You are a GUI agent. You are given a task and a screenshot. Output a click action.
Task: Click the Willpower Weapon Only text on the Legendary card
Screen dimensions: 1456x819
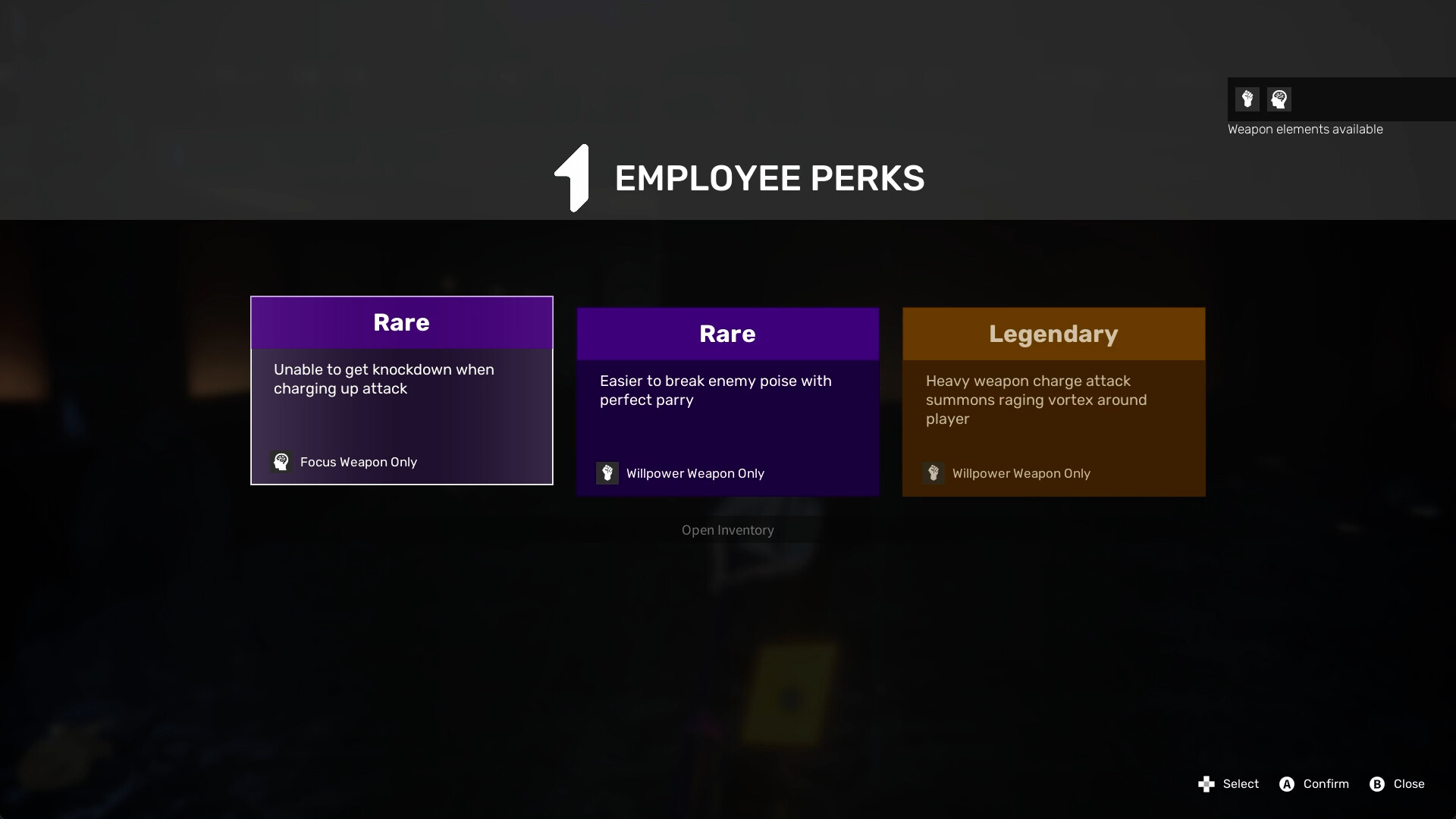1021,473
